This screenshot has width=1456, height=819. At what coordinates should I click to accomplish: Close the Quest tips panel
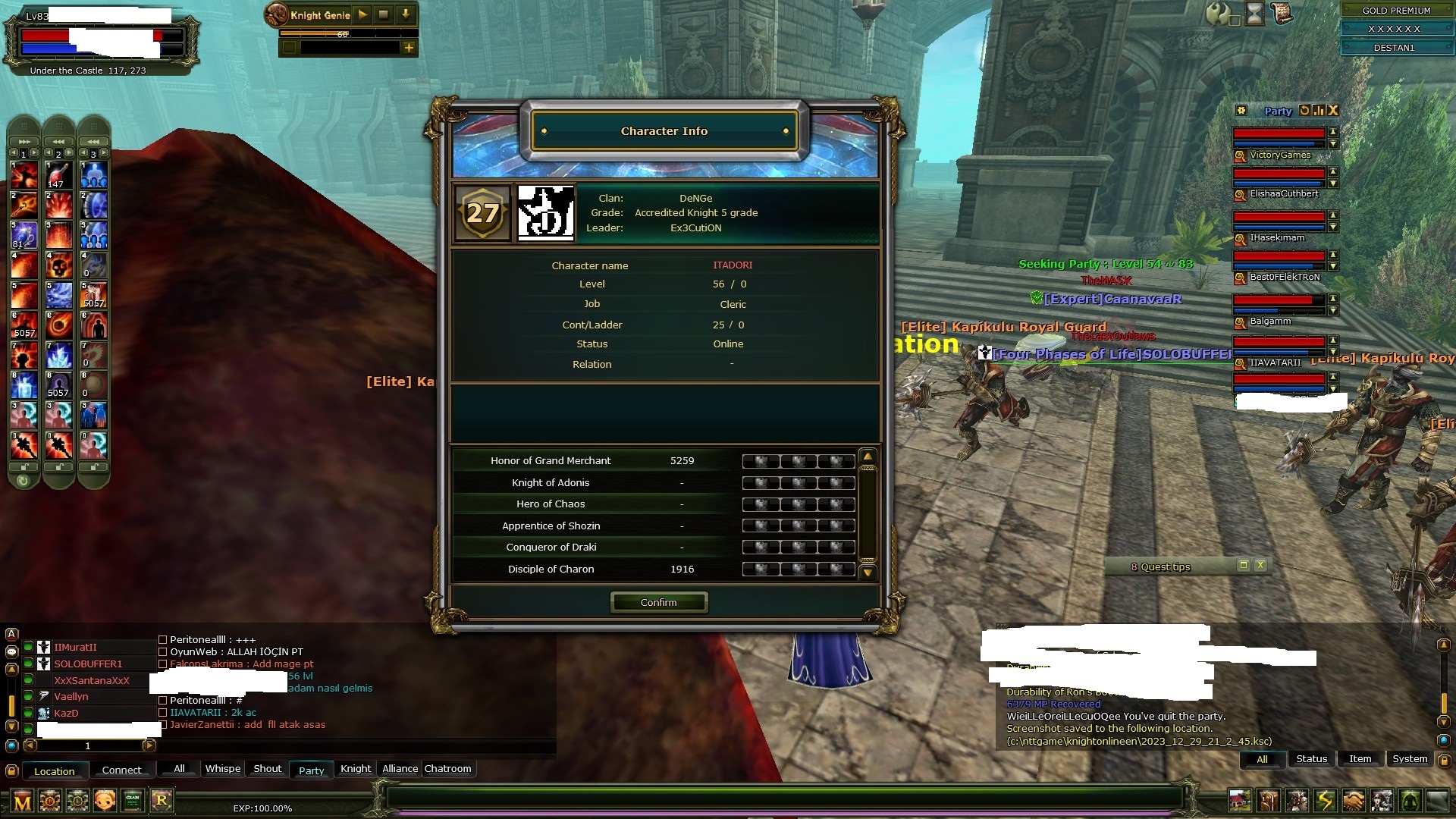coord(1260,565)
